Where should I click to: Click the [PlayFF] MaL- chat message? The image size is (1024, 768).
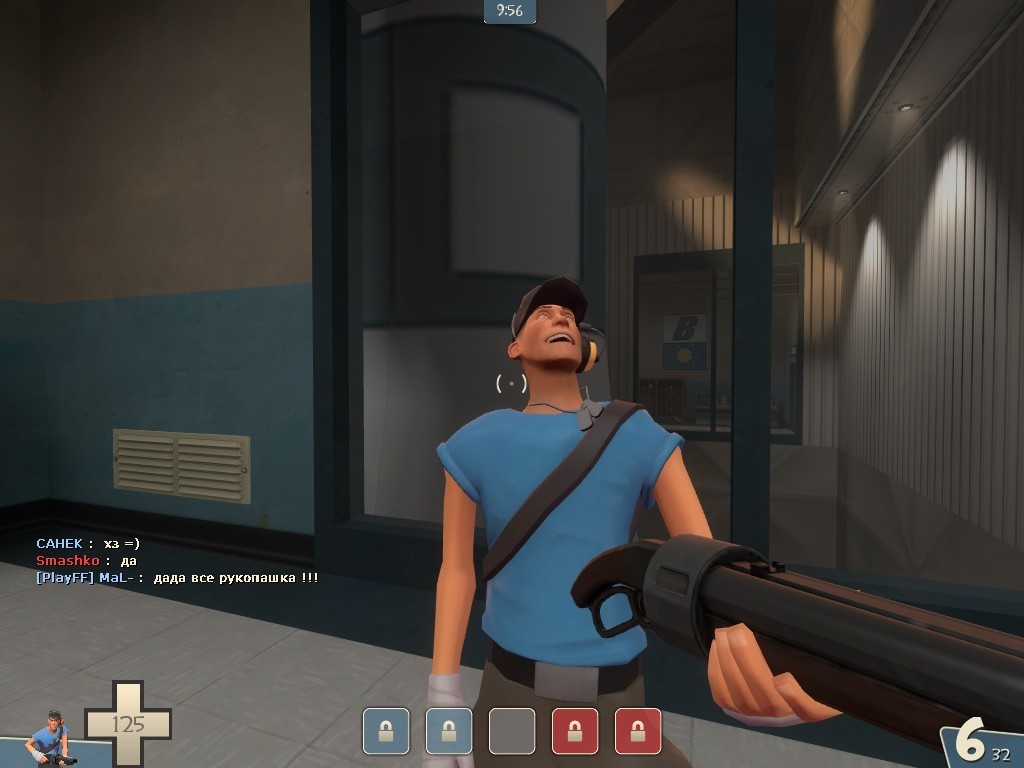click(177, 578)
